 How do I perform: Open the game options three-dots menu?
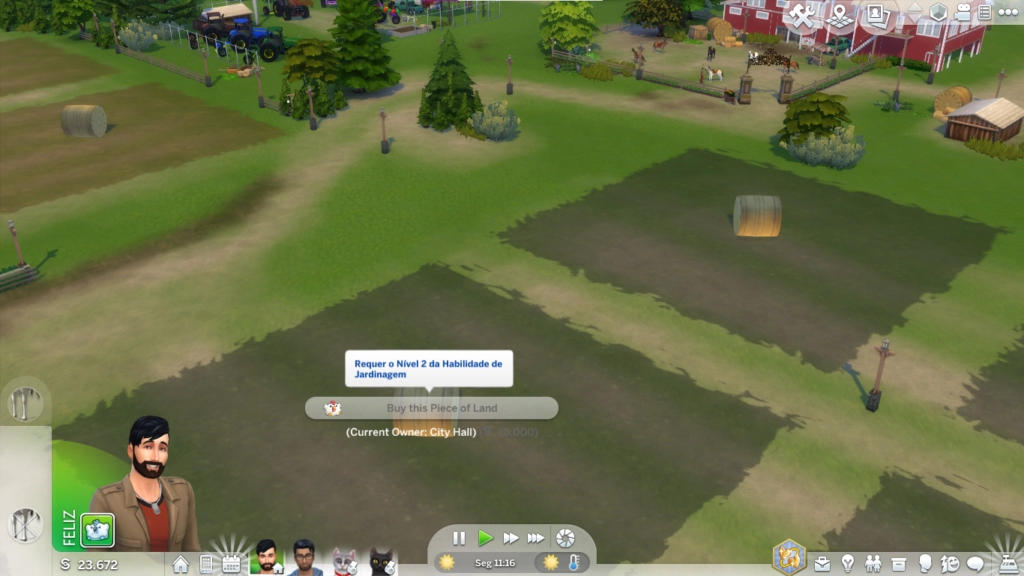[x=1009, y=13]
